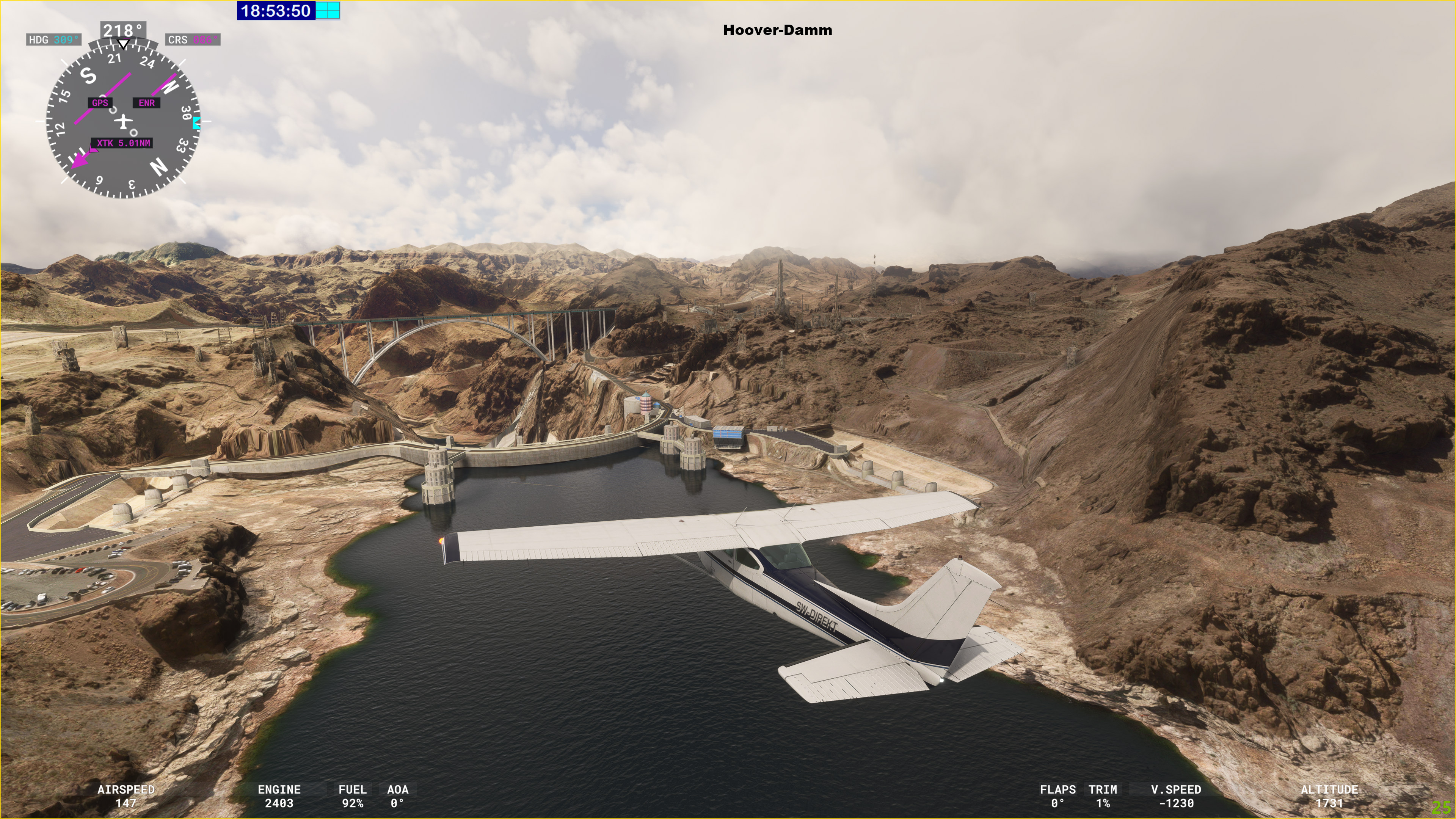1456x819 pixels.
Task: Click the cyan grid icon beside the clock
Action: [x=328, y=10]
